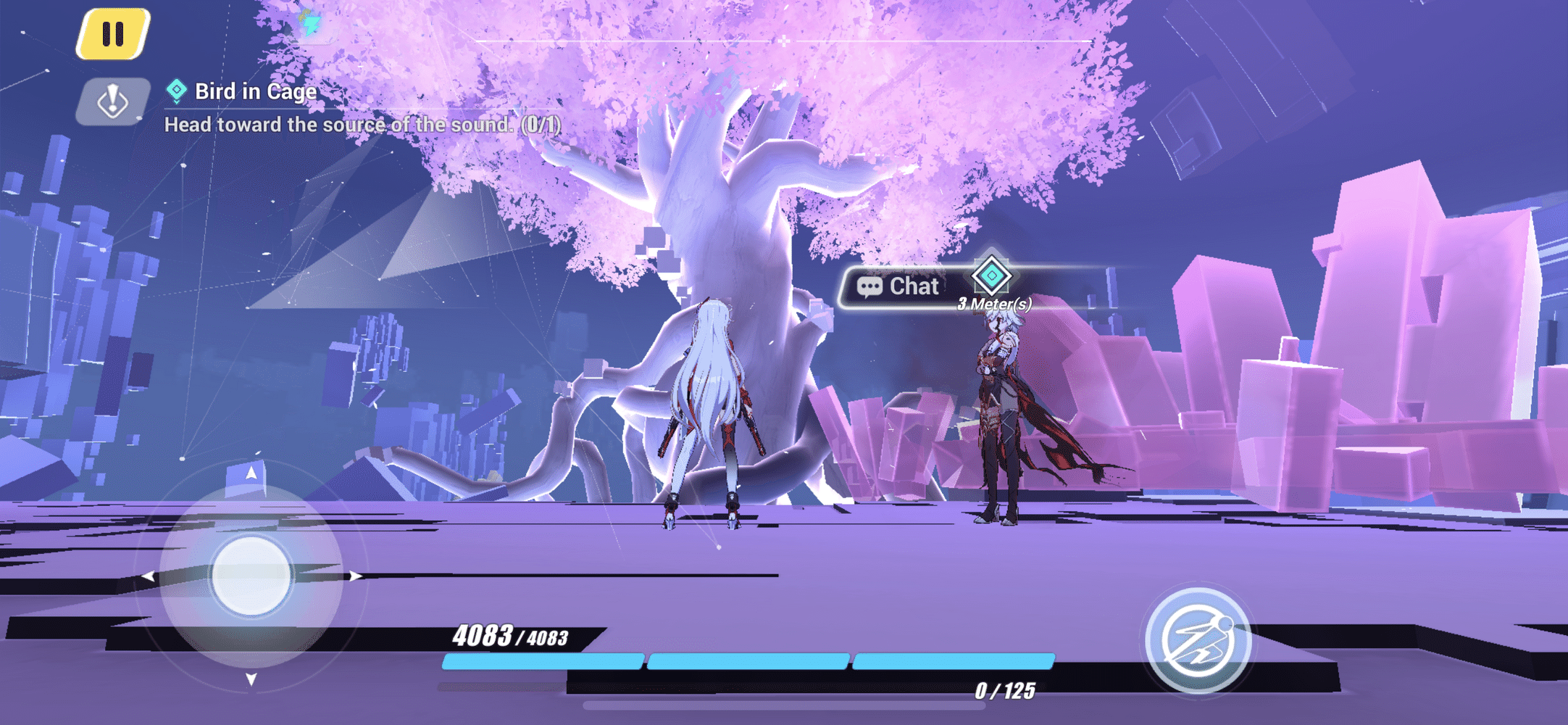Activate the dash sprint button
Image resolution: width=1568 pixels, height=725 pixels.
[1198, 640]
